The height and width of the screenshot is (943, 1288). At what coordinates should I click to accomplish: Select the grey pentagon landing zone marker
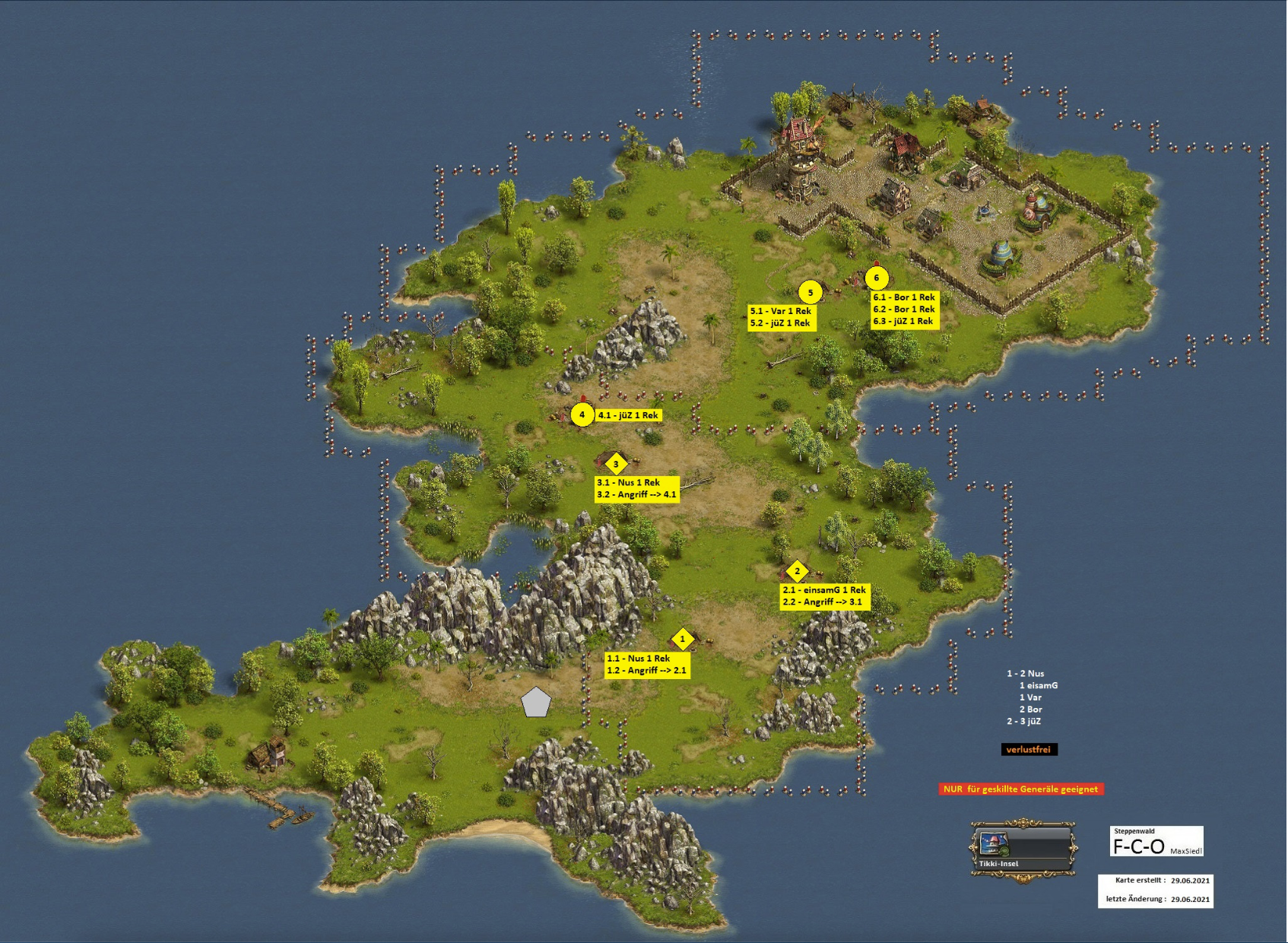(x=536, y=703)
